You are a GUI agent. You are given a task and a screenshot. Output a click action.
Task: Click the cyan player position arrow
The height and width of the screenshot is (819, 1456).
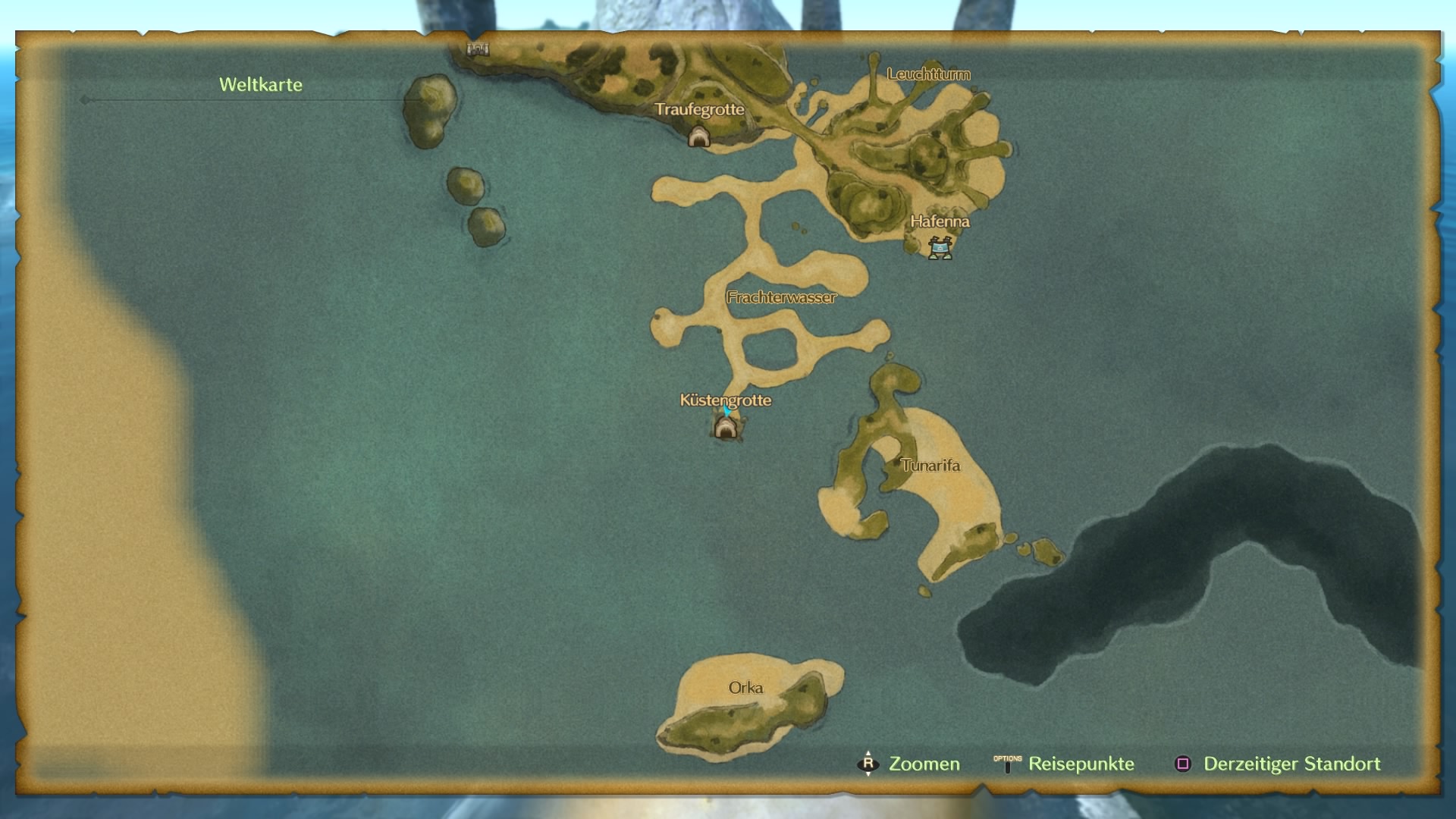coord(727,411)
